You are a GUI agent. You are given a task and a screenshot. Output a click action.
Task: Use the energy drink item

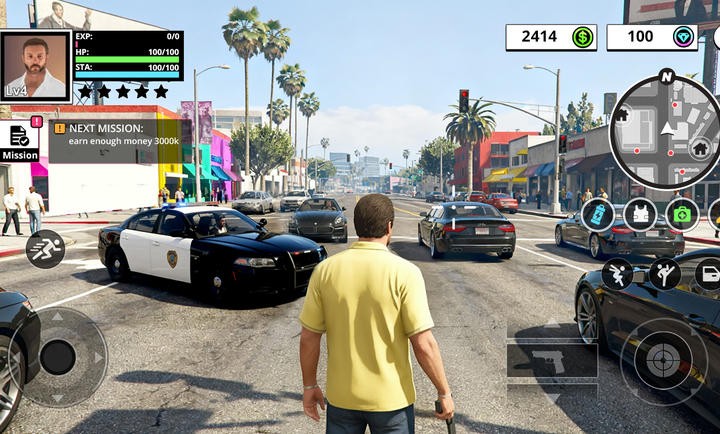597,214
